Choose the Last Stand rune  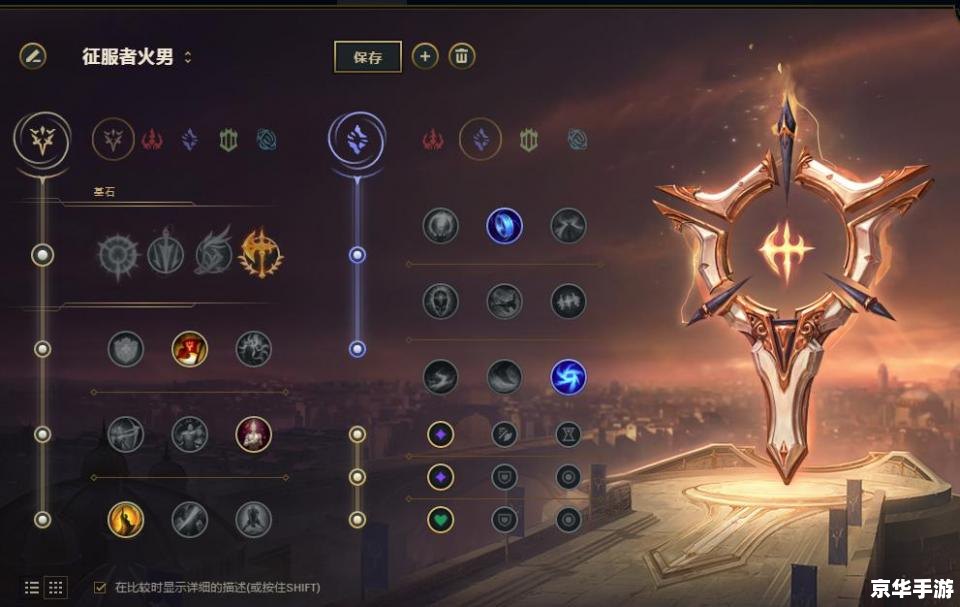tap(254, 519)
